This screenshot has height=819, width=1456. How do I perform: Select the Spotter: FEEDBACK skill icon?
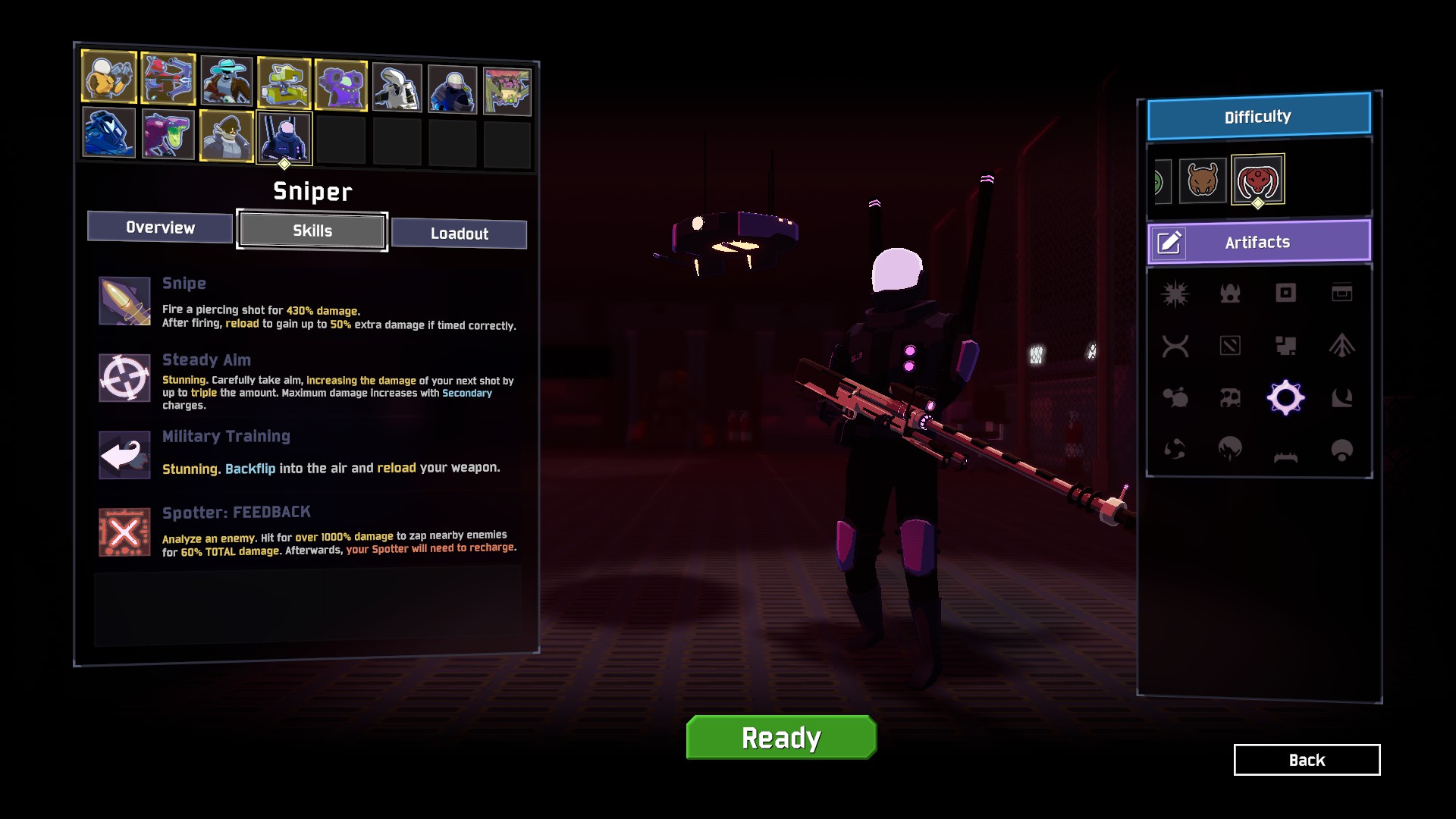[x=124, y=532]
